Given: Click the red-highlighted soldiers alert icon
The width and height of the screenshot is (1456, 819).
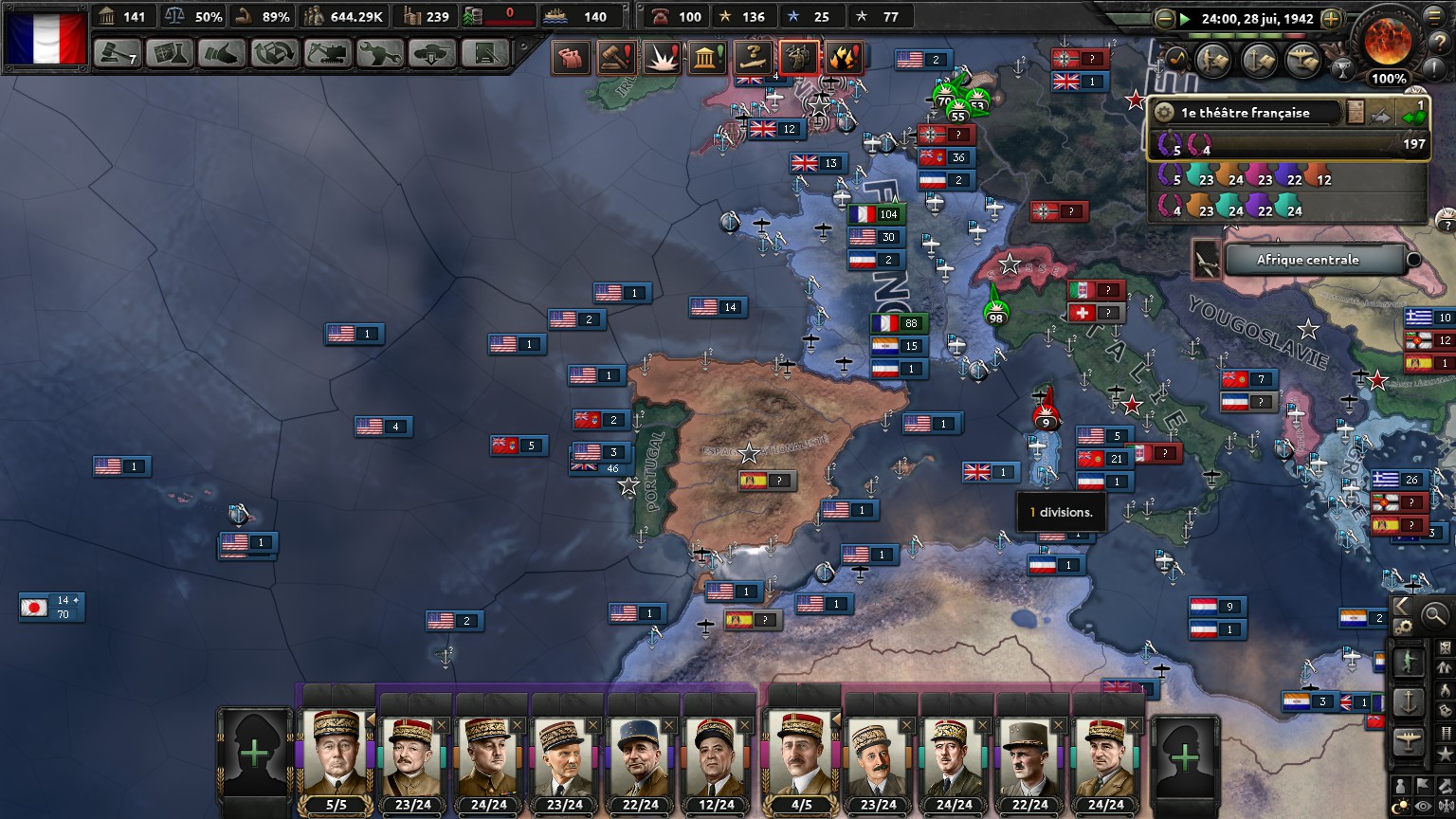Looking at the screenshot, I should point(798,58).
